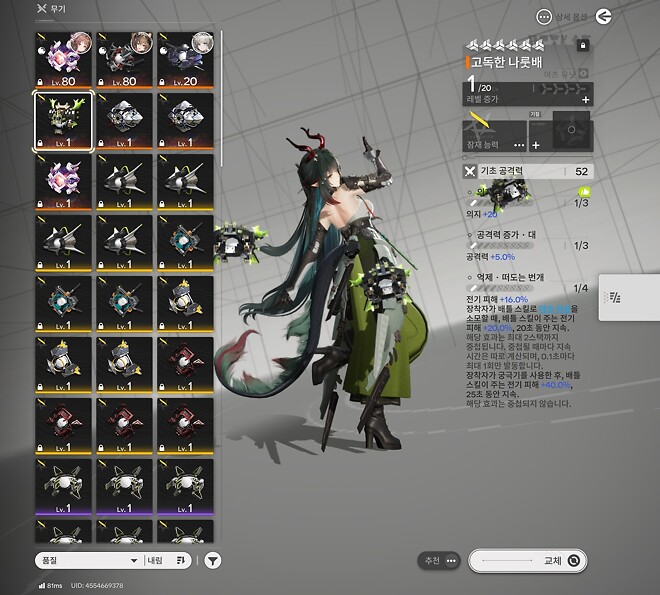Choose the first Lv.80 pink crystal weapon
This screenshot has width=660, height=595.
tap(64, 59)
